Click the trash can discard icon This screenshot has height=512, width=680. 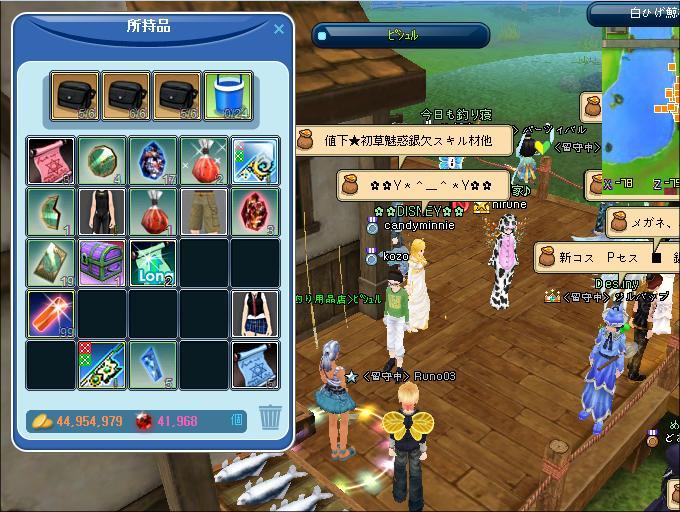269,417
